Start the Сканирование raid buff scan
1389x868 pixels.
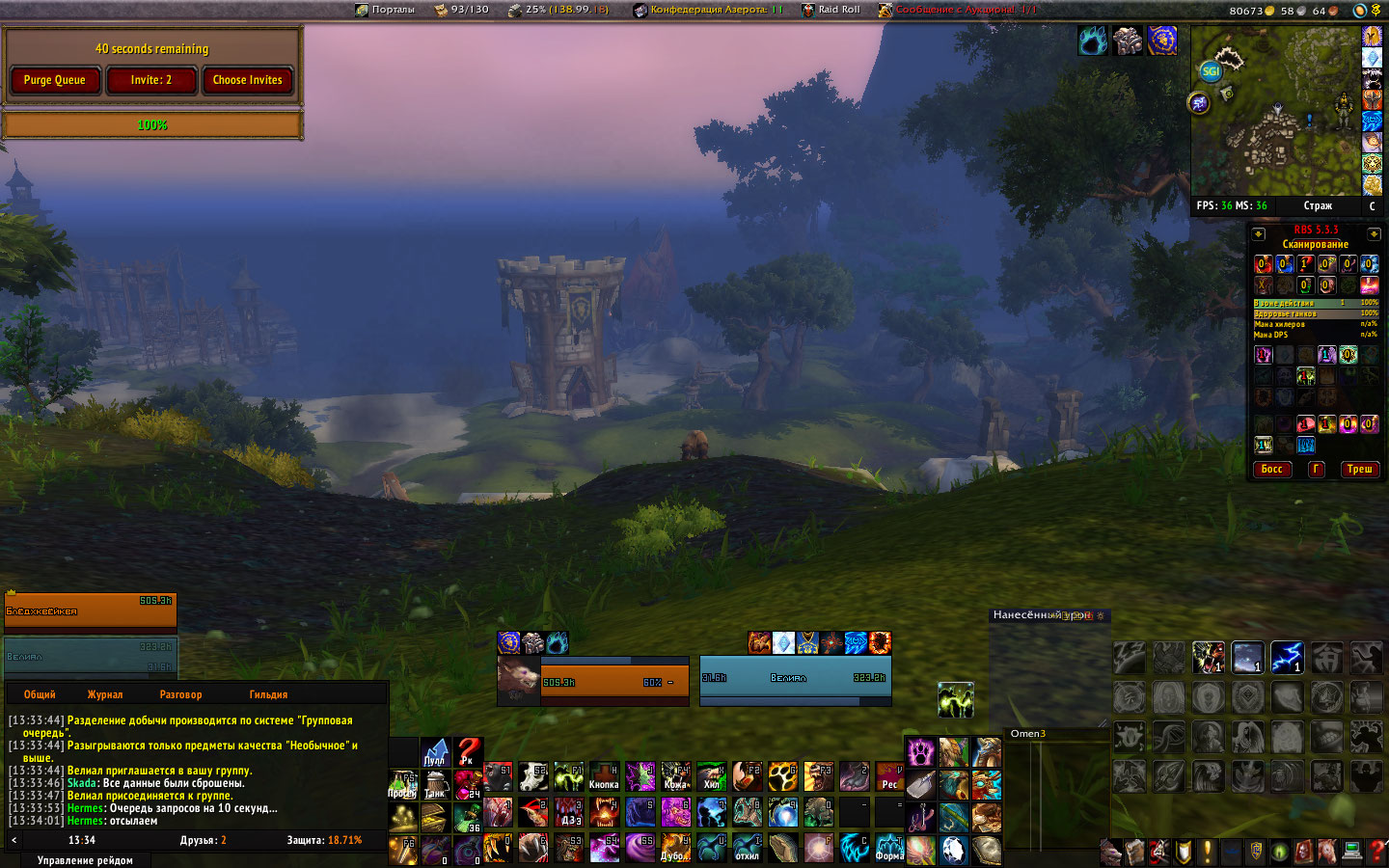tap(1315, 245)
